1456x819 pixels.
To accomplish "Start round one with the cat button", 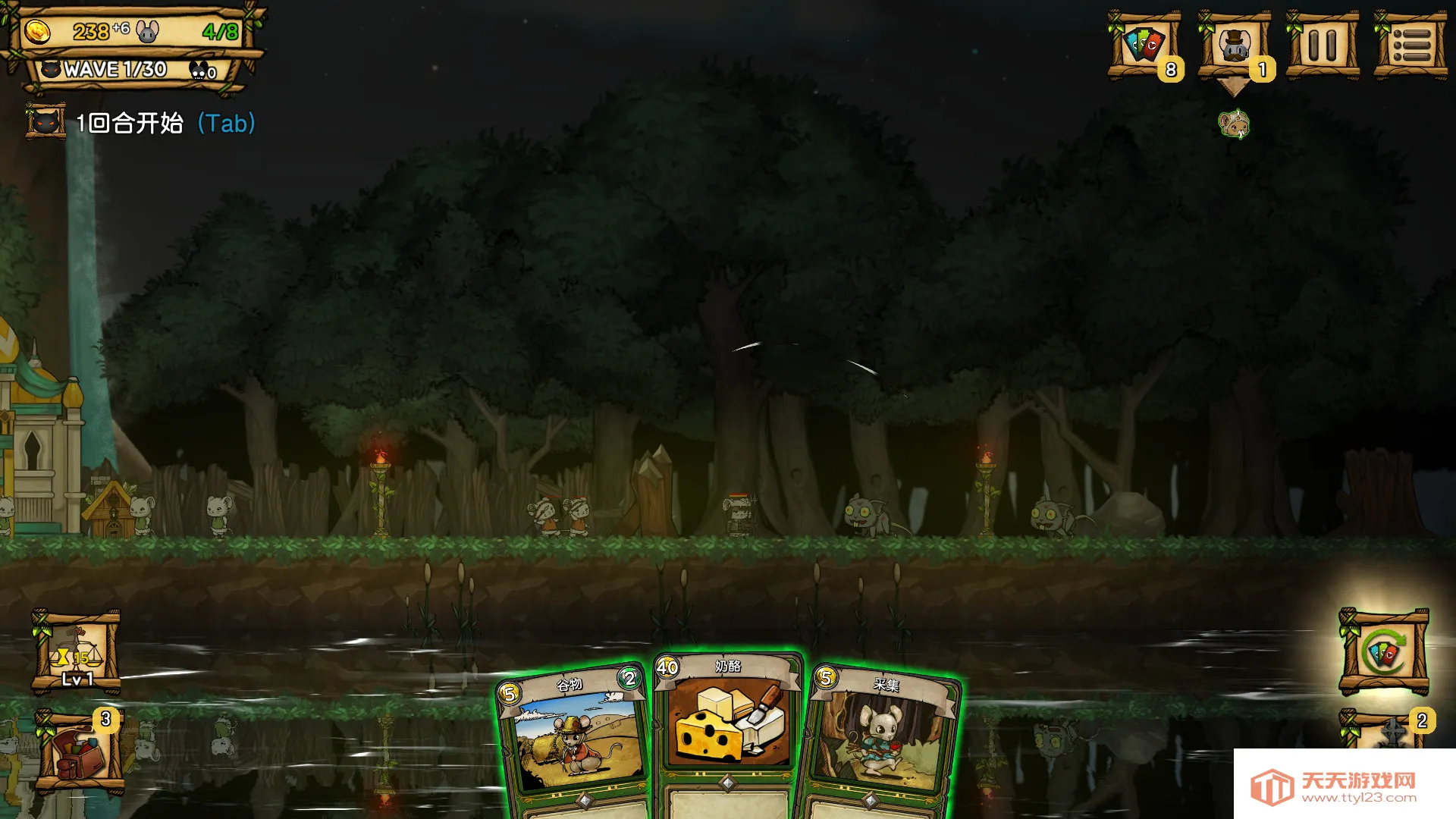I will 46,122.
